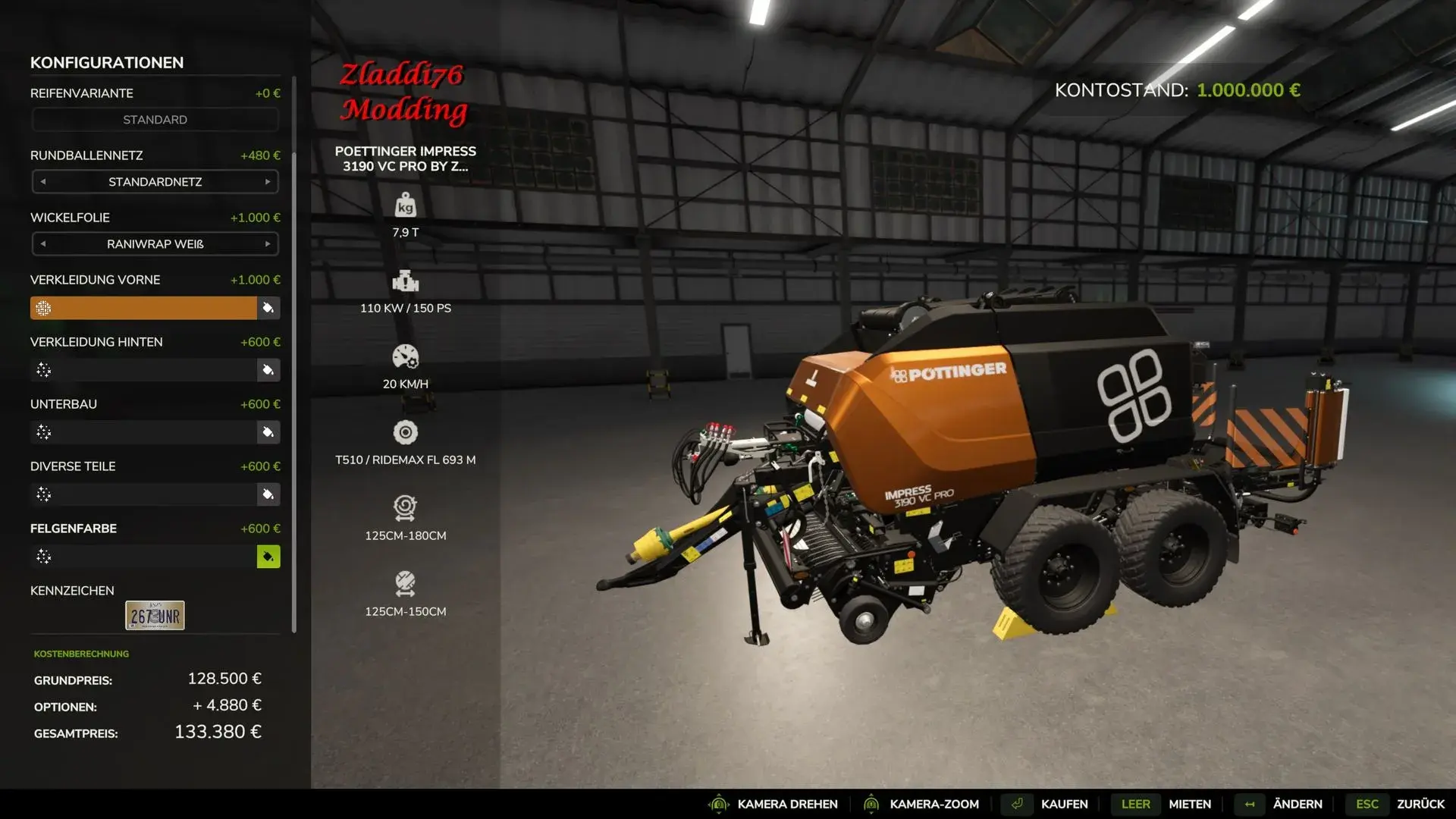Click the Kaufen button to purchase
This screenshot has width=1456, height=819.
pos(1065,804)
